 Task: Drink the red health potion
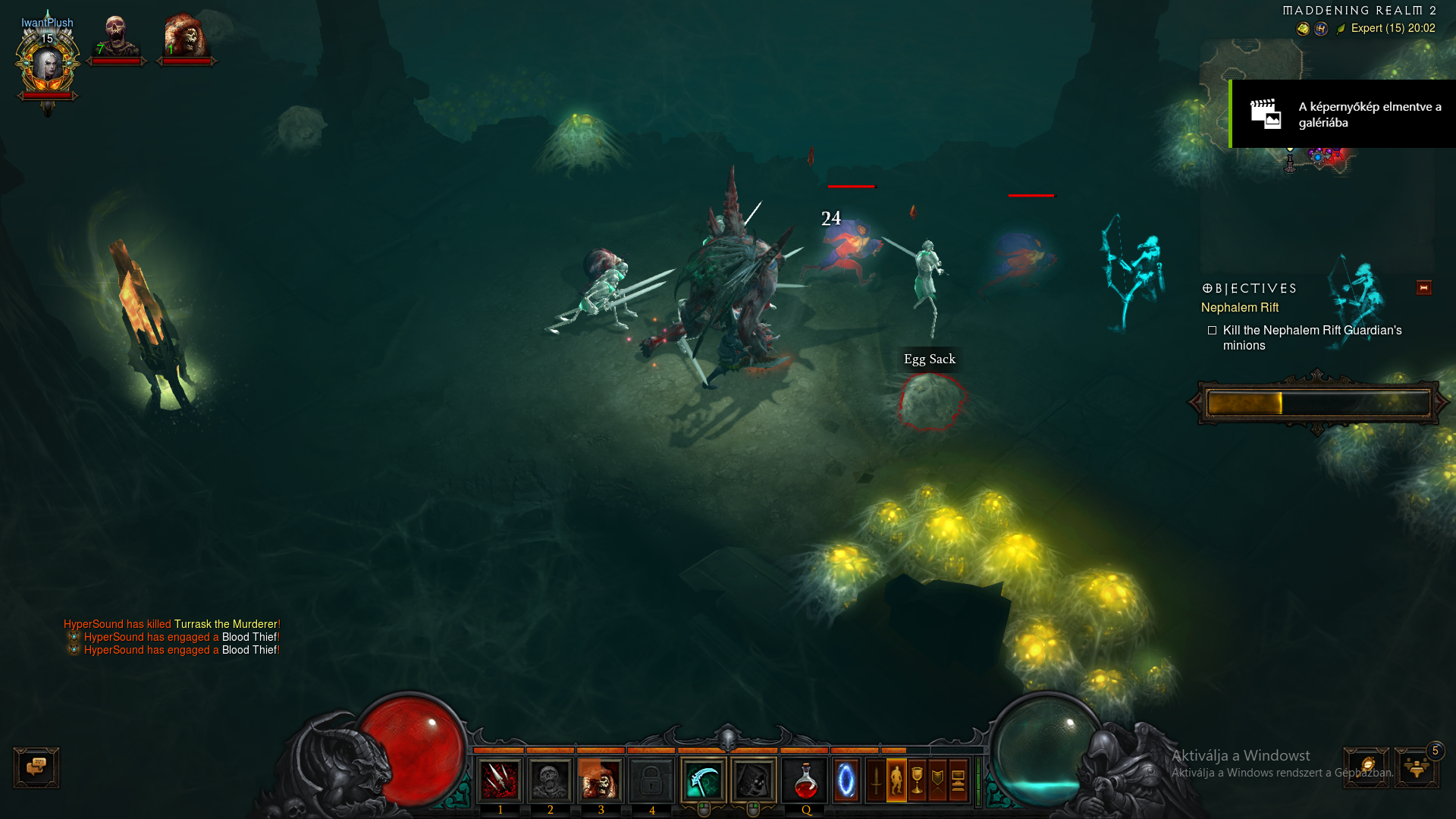tap(805, 780)
